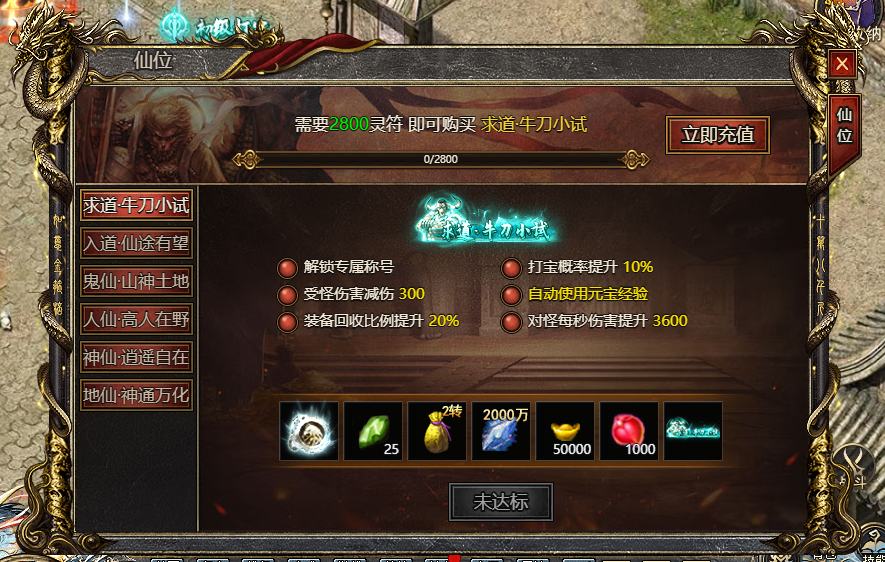
Task: Click the green gem reward with 25
Action: click(372, 431)
